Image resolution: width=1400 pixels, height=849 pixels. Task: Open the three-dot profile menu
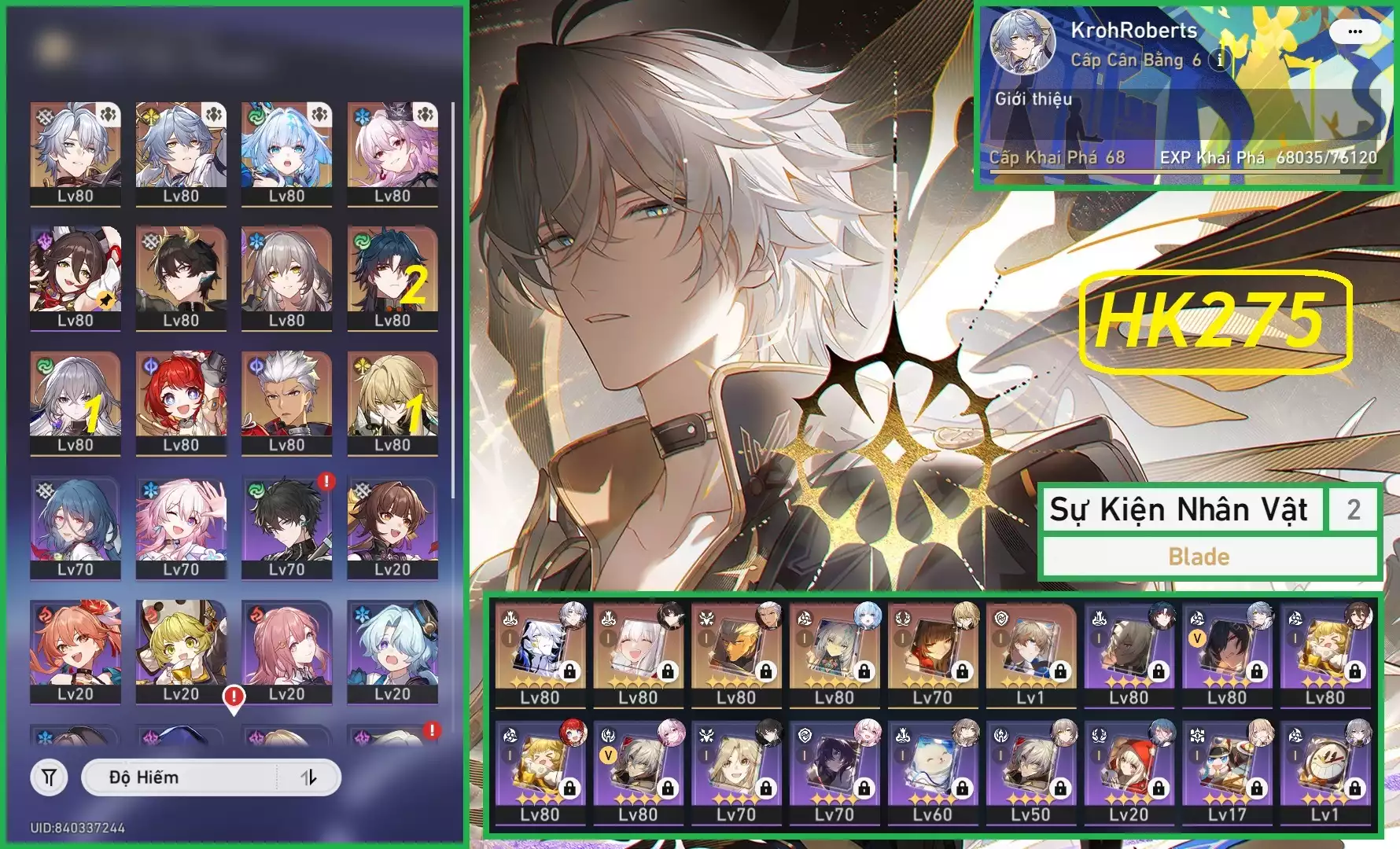pyautogui.click(x=1354, y=32)
